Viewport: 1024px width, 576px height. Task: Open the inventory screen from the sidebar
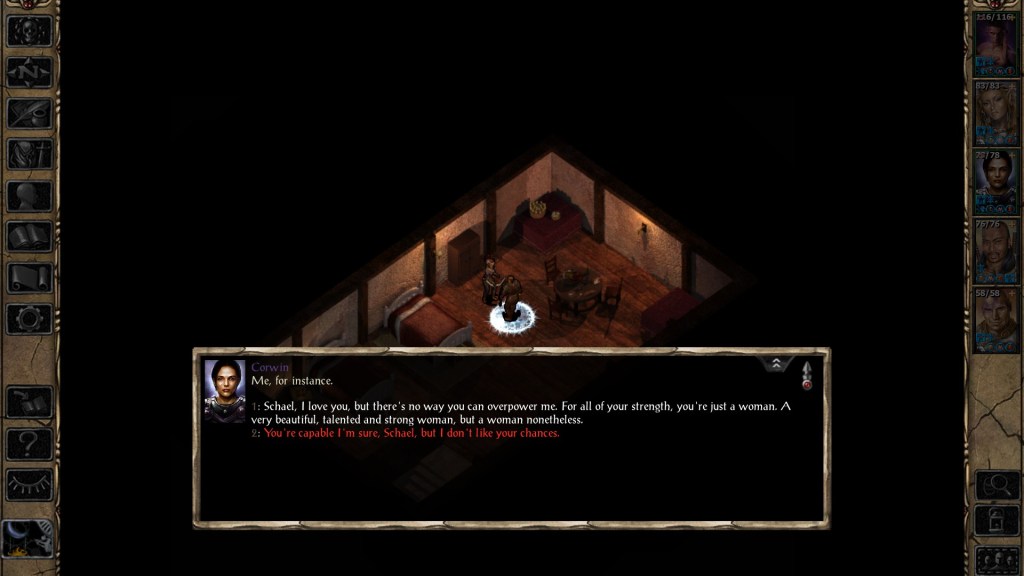[x=28, y=154]
